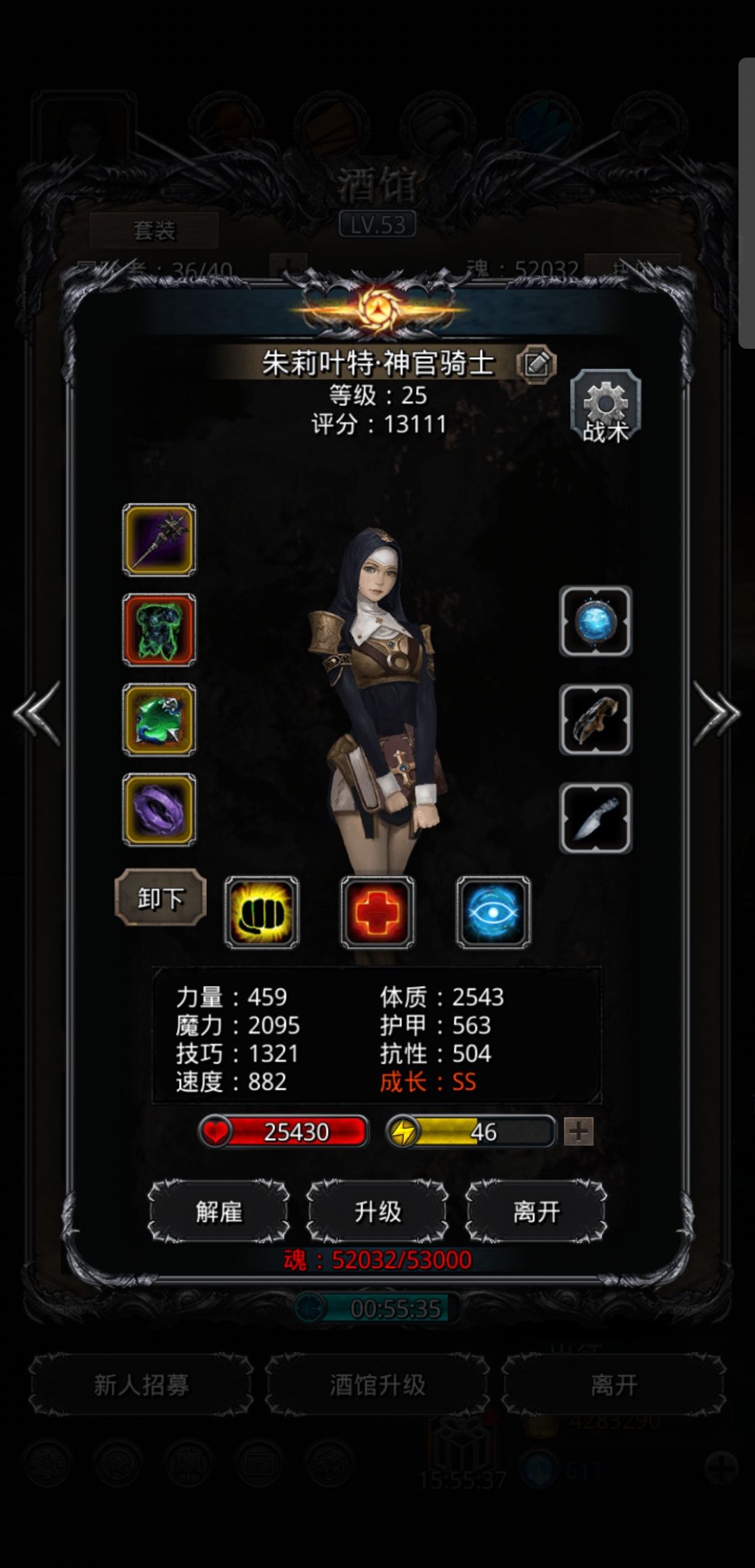
Task: Dismiss the hero with 解雇 button
Action: pyautogui.click(x=219, y=1212)
